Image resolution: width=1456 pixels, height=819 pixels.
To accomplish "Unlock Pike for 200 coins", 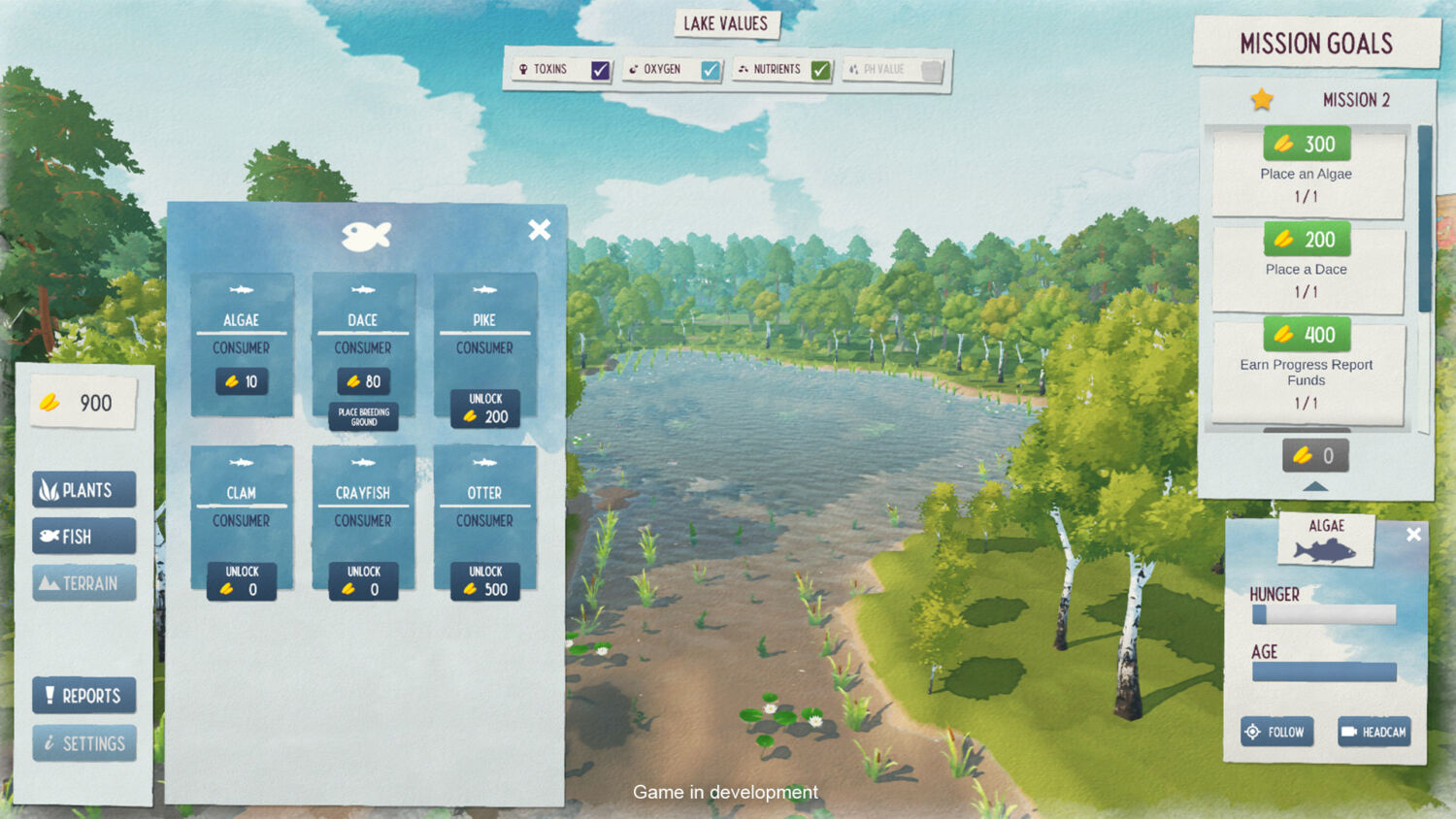I will coord(484,409).
